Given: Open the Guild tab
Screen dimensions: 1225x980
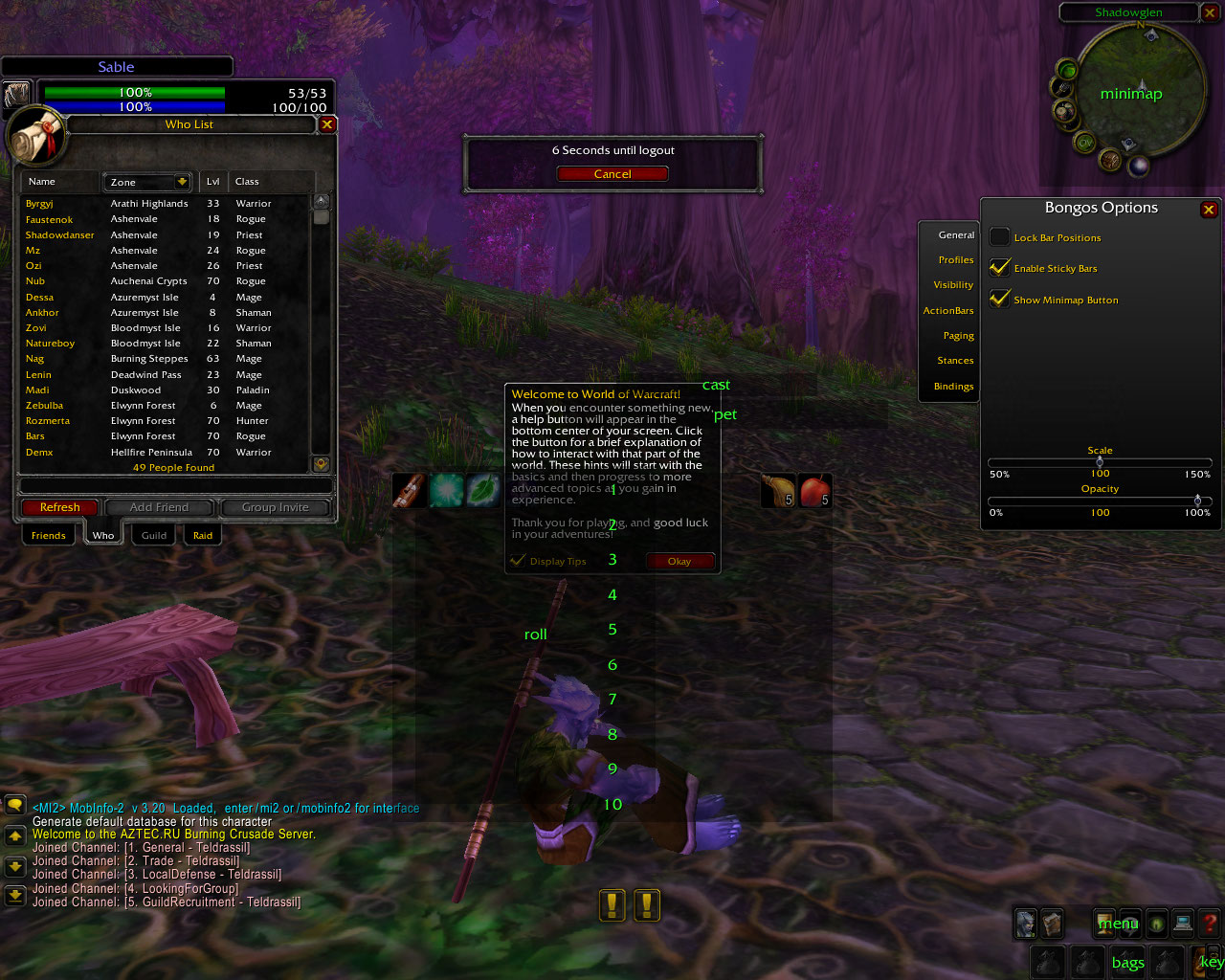Looking at the screenshot, I should click(154, 535).
